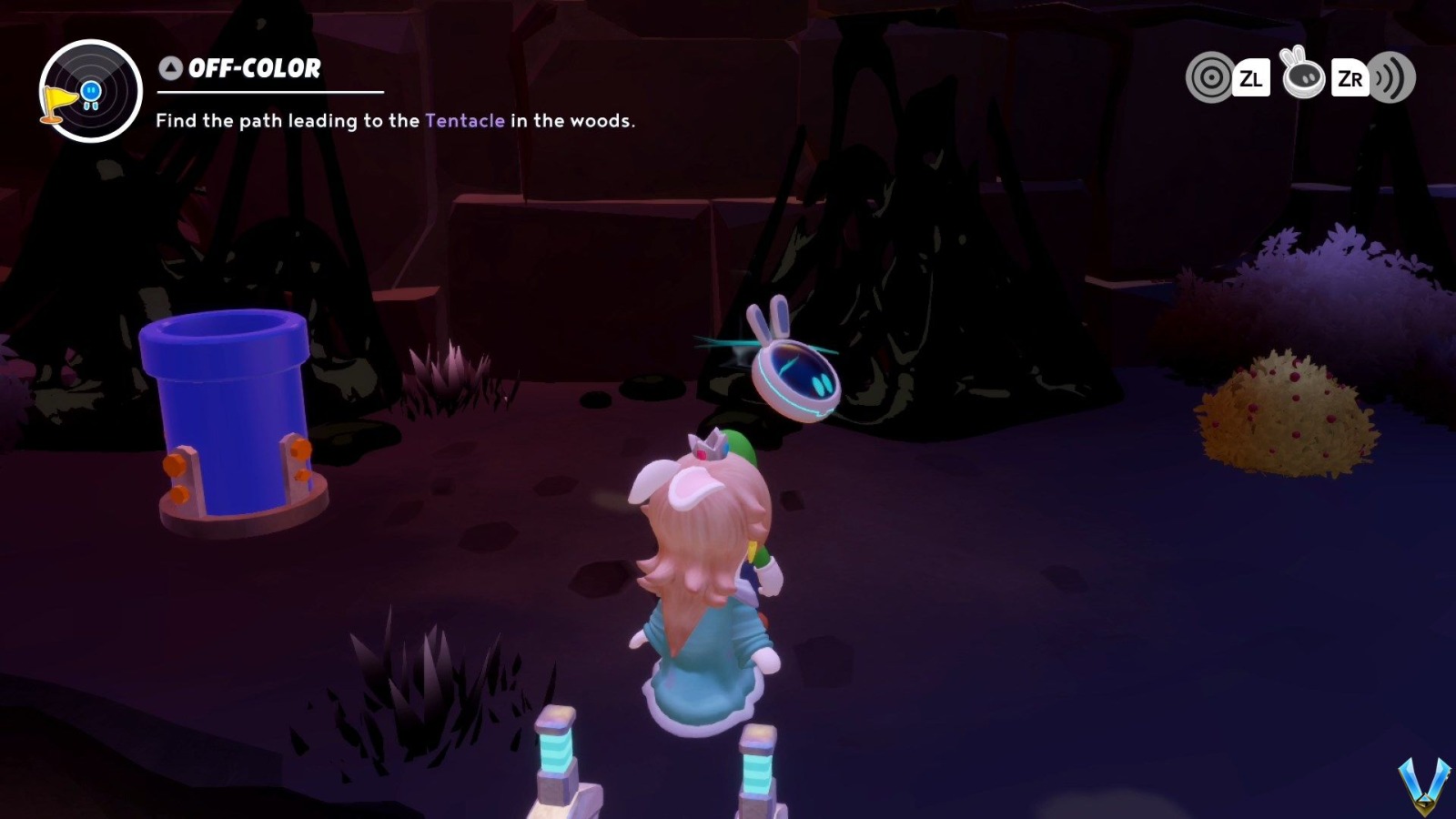This screenshot has height=819, width=1456.
Task: Expand the quest description text
Action: (396, 119)
